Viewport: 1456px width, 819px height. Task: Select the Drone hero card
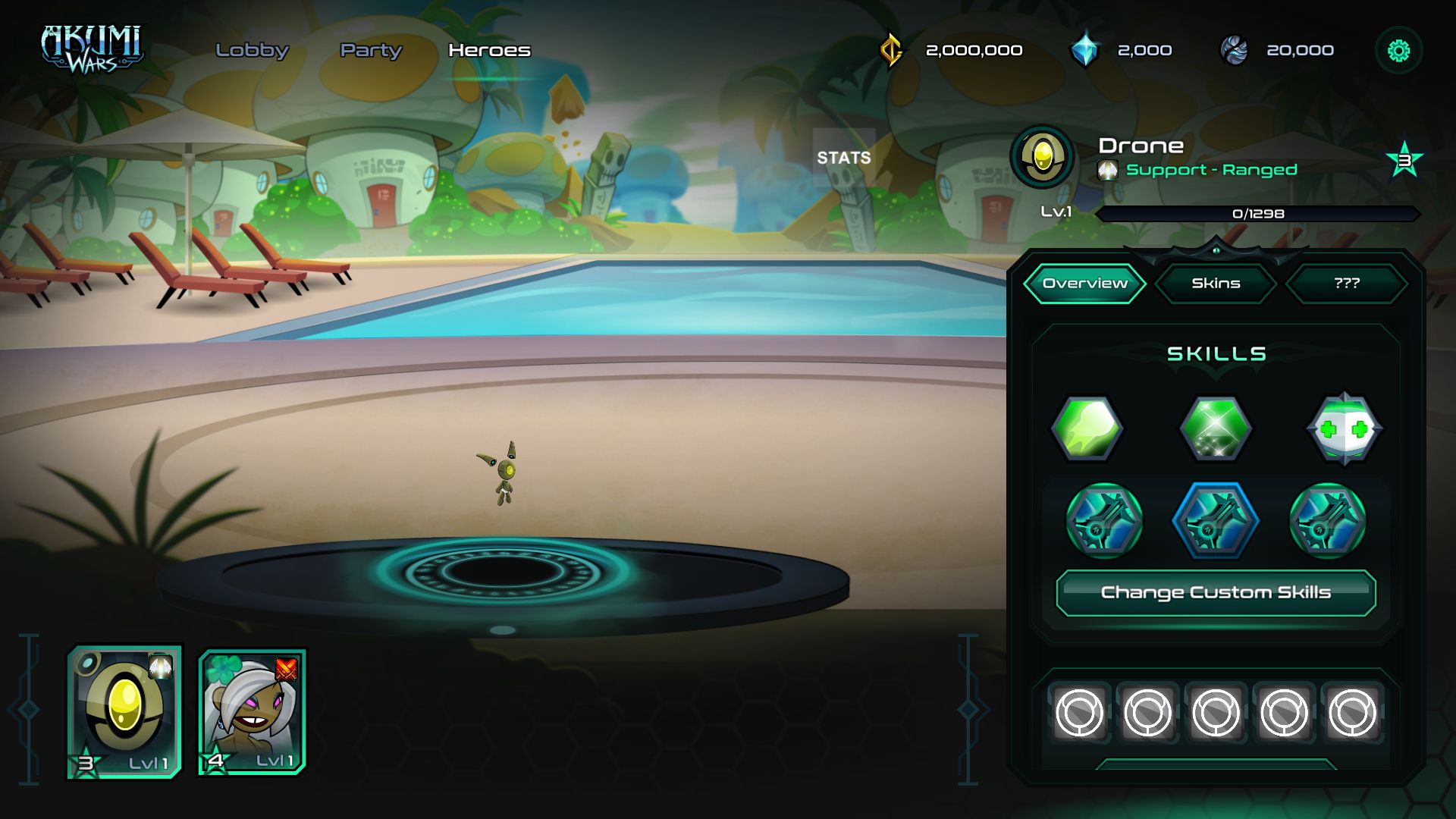click(125, 711)
